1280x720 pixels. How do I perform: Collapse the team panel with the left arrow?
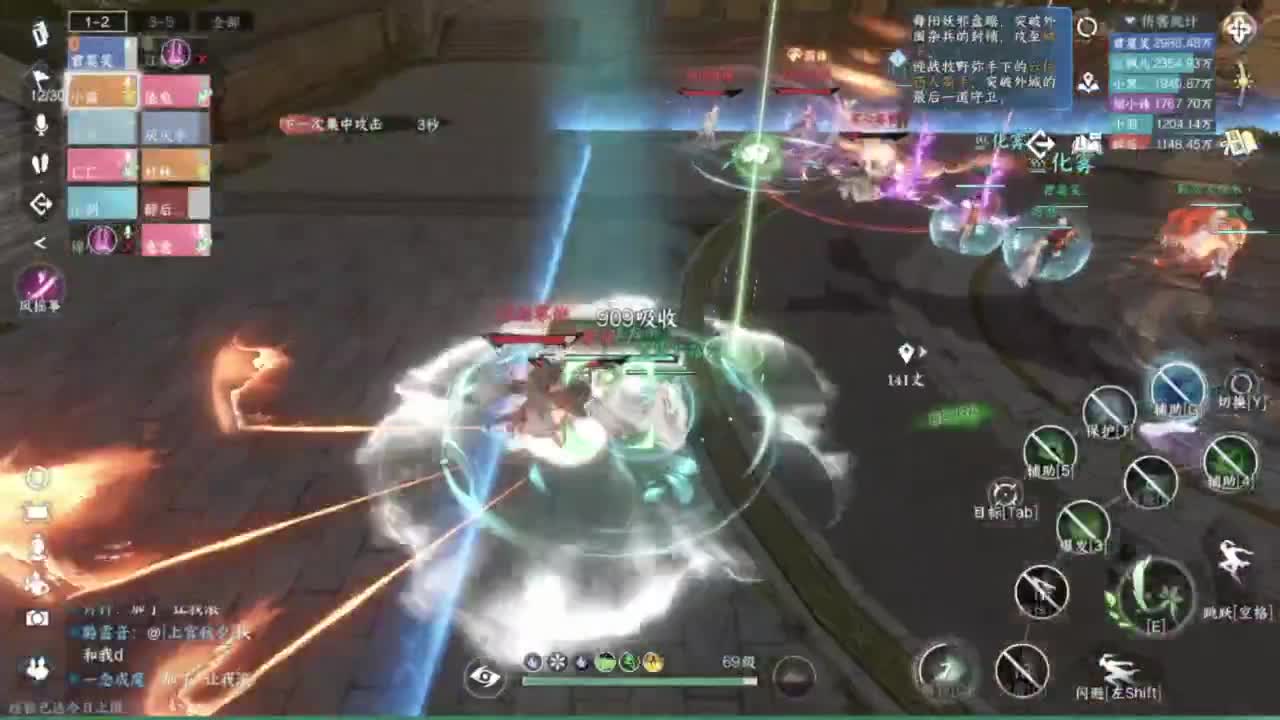coord(38,240)
